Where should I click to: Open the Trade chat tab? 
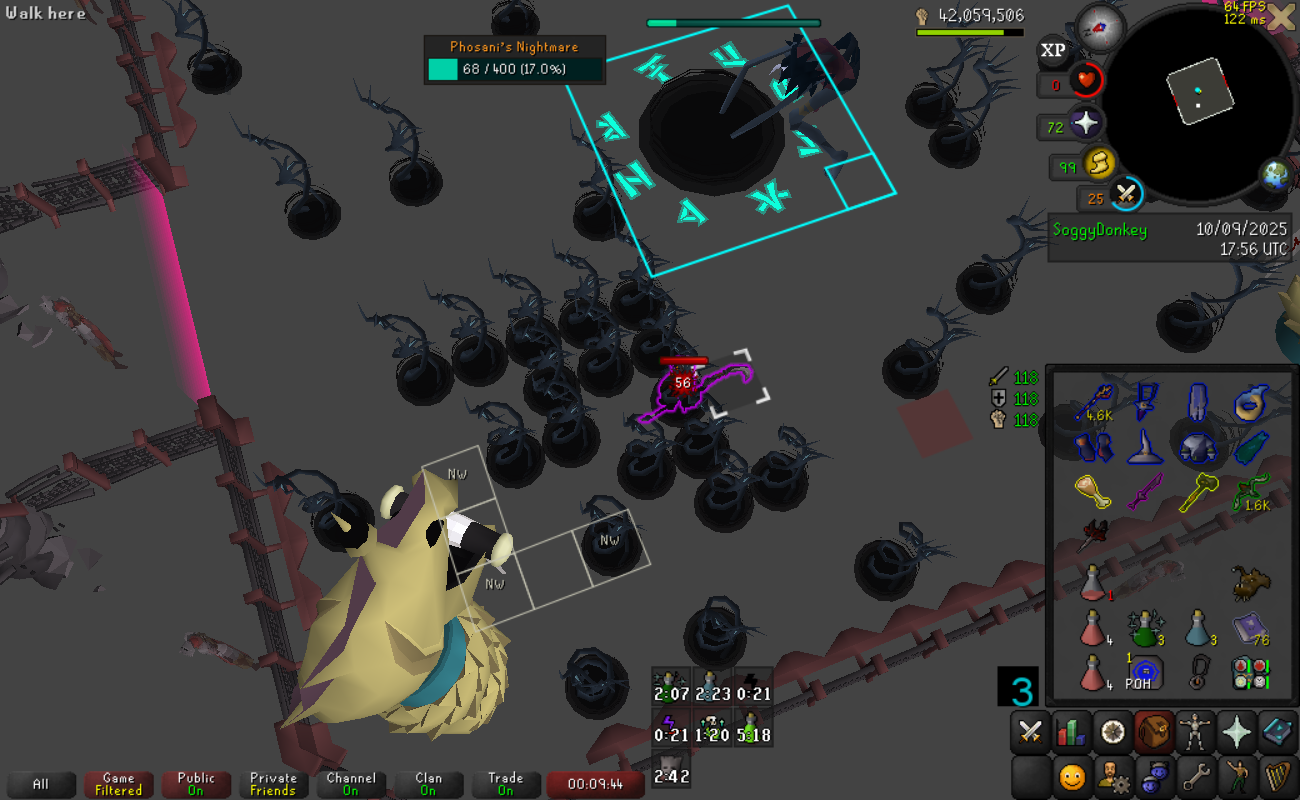505,784
